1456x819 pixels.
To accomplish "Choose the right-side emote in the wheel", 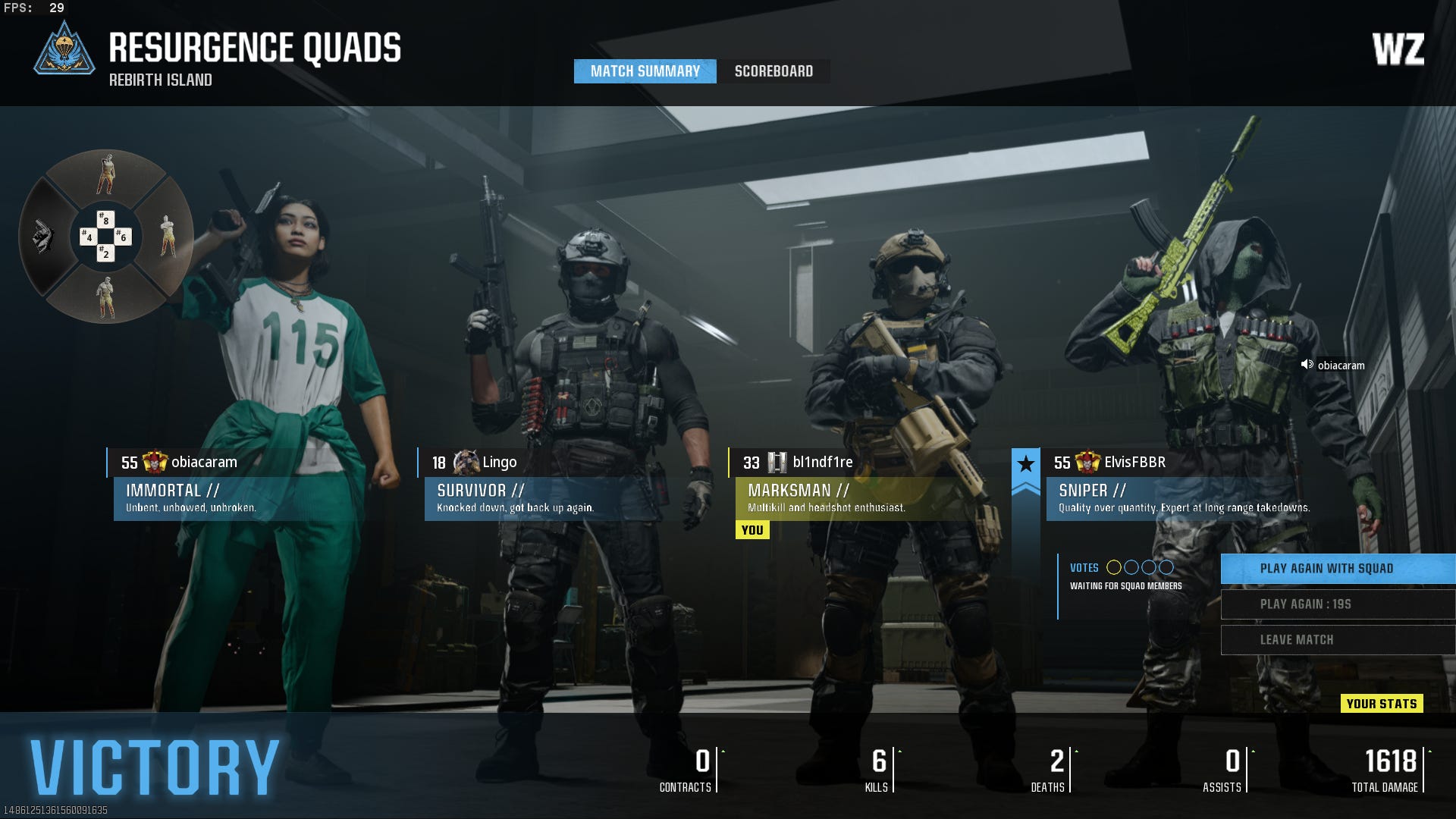I will click(168, 236).
